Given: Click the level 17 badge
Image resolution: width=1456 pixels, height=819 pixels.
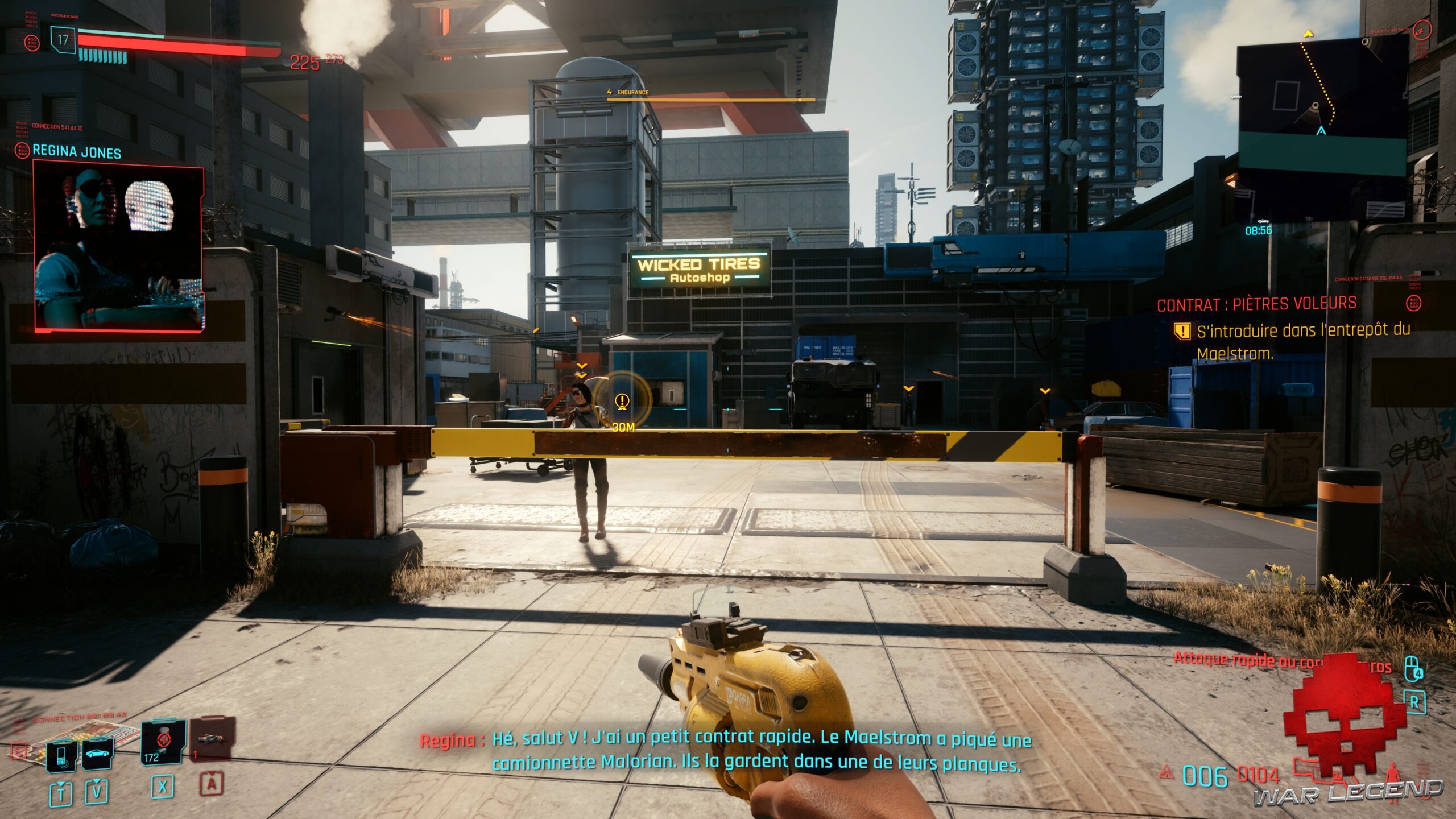Looking at the screenshot, I should pos(63,40).
